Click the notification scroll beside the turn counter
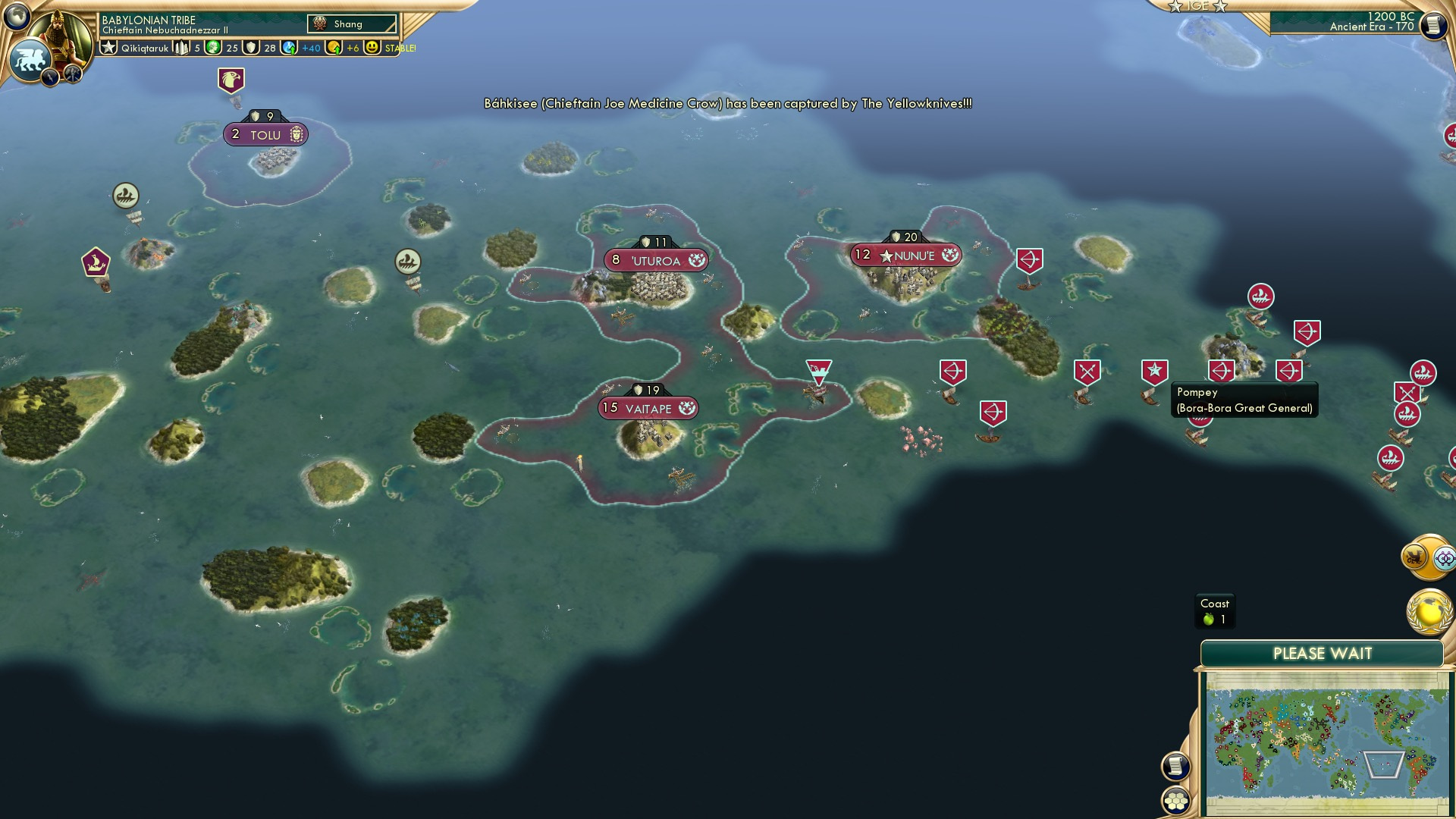Viewport: 1456px width, 819px height. [x=1436, y=25]
